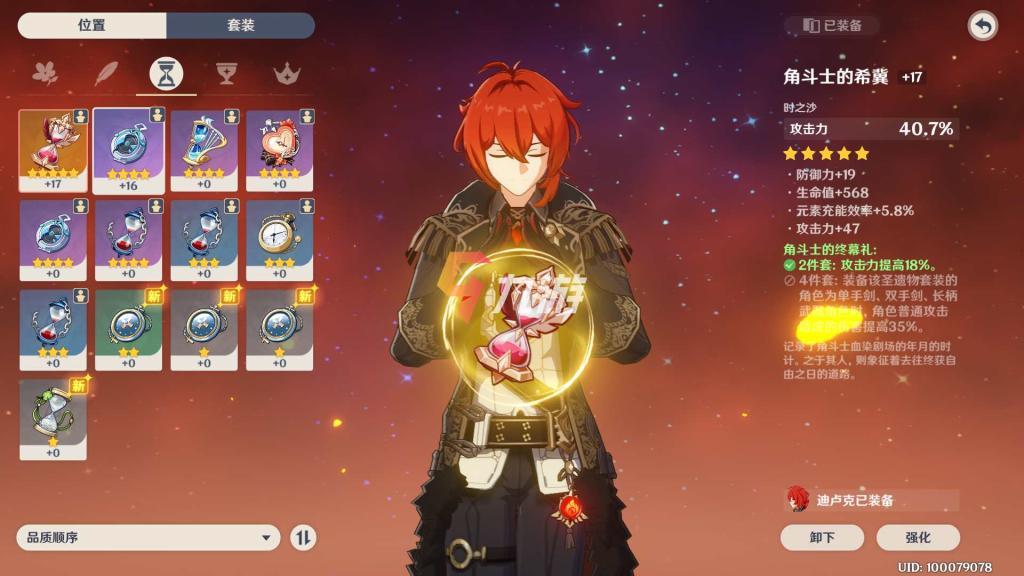Screen dimensions: 1024x576
Task: Toggle the sort order arrows button
Action: [303, 537]
